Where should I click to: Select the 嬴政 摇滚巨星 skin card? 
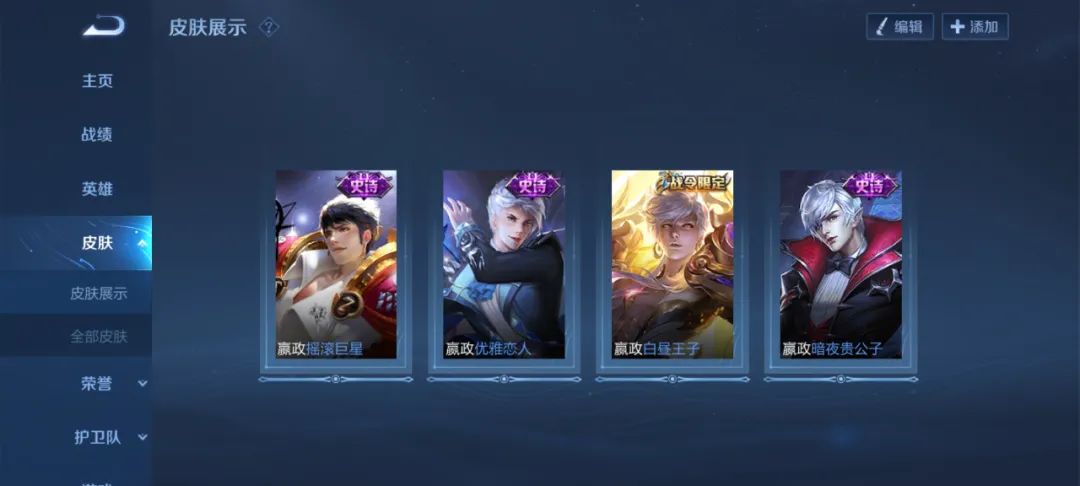pos(336,265)
